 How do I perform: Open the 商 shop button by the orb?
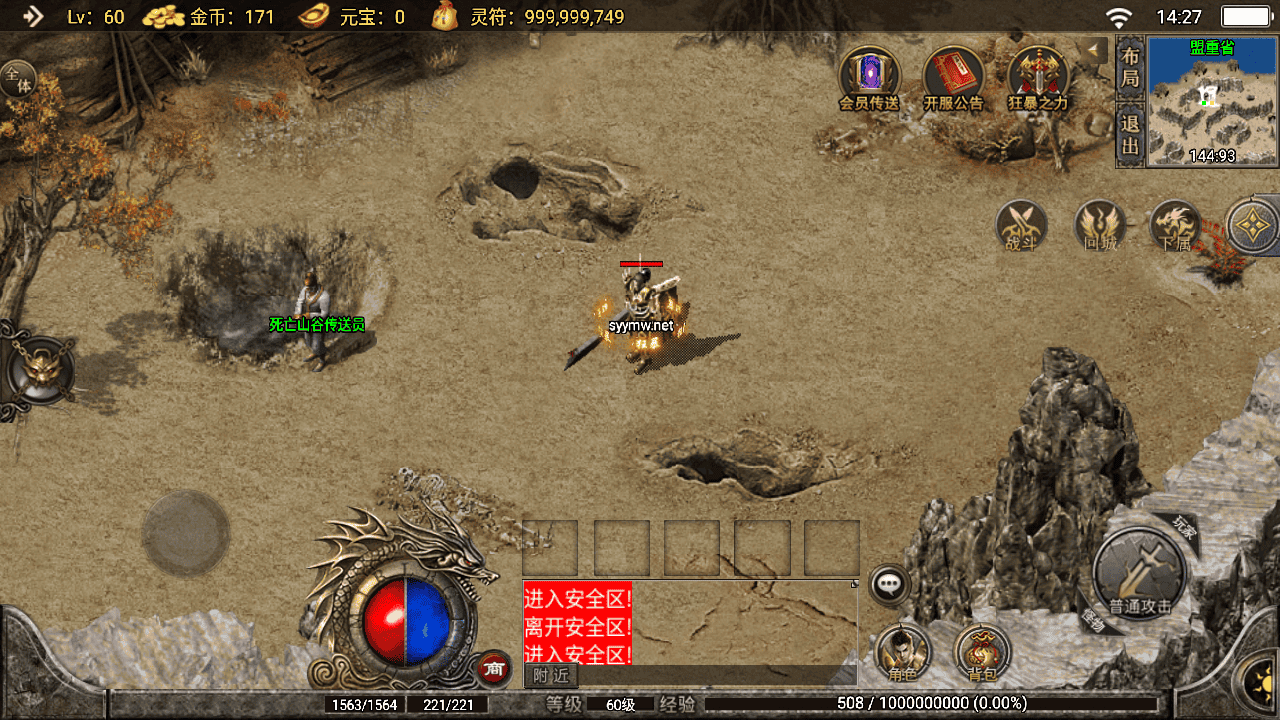[x=492, y=668]
